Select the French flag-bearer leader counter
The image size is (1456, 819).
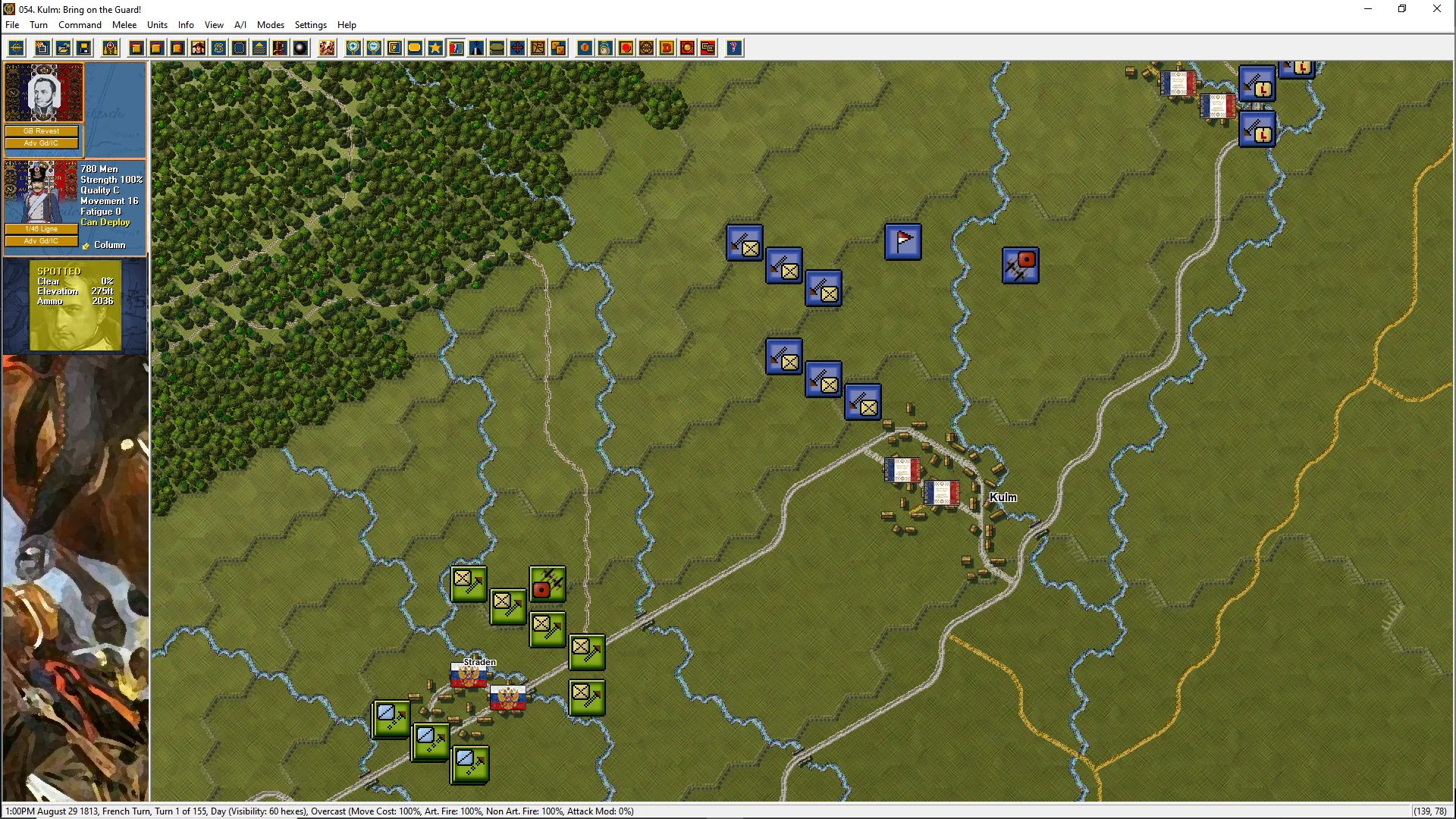point(903,242)
